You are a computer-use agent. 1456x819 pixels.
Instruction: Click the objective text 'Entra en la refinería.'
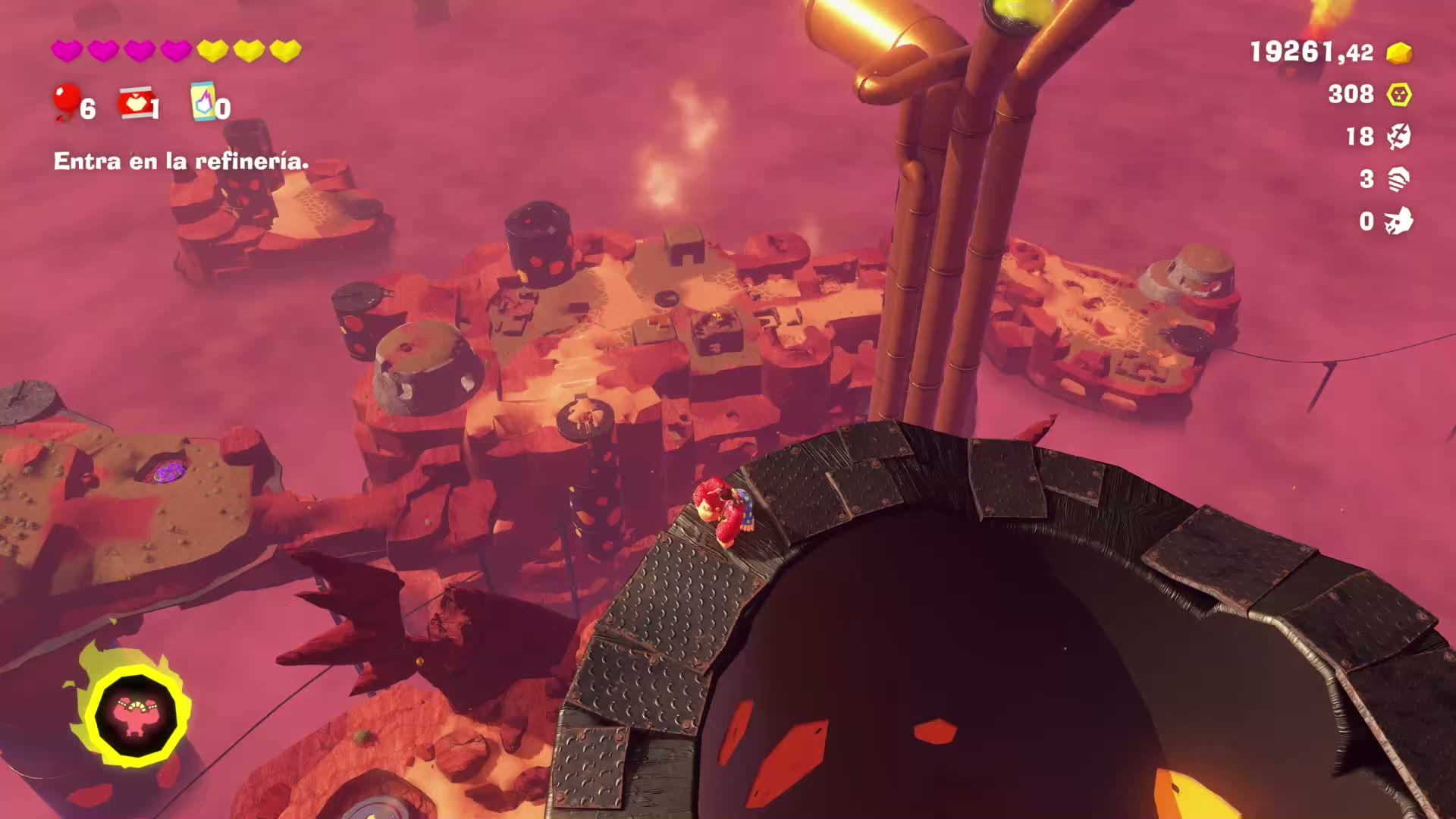181,161
